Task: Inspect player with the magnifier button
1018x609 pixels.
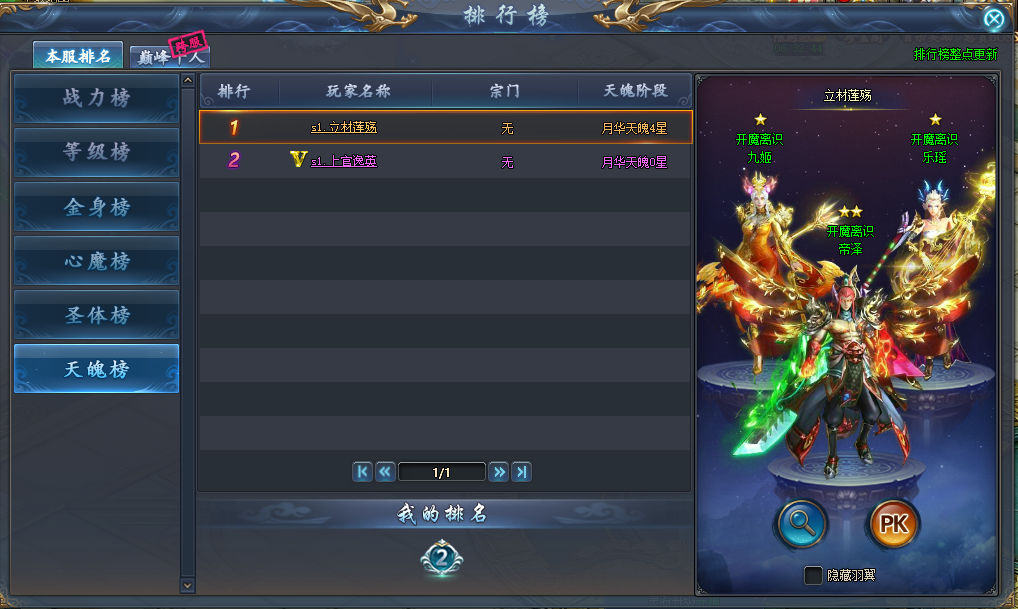Action: pyautogui.click(x=801, y=523)
